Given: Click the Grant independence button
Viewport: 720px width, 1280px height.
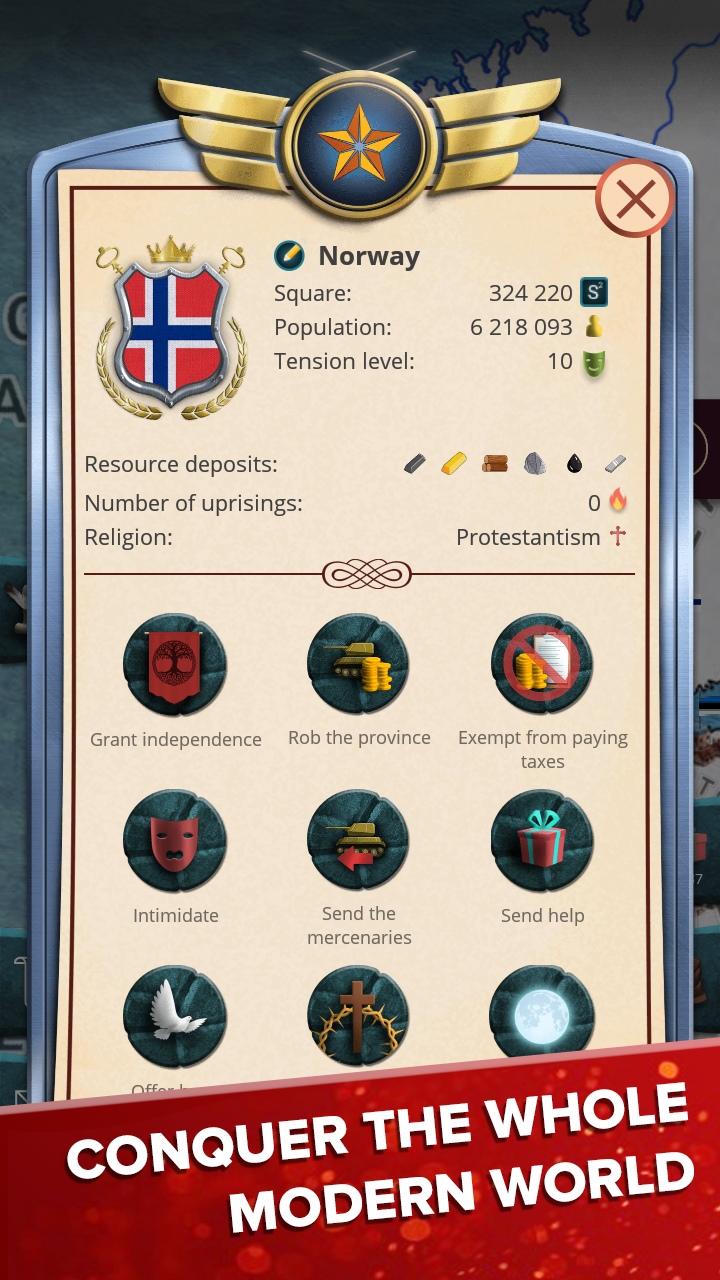Looking at the screenshot, I should [x=175, y=666].
